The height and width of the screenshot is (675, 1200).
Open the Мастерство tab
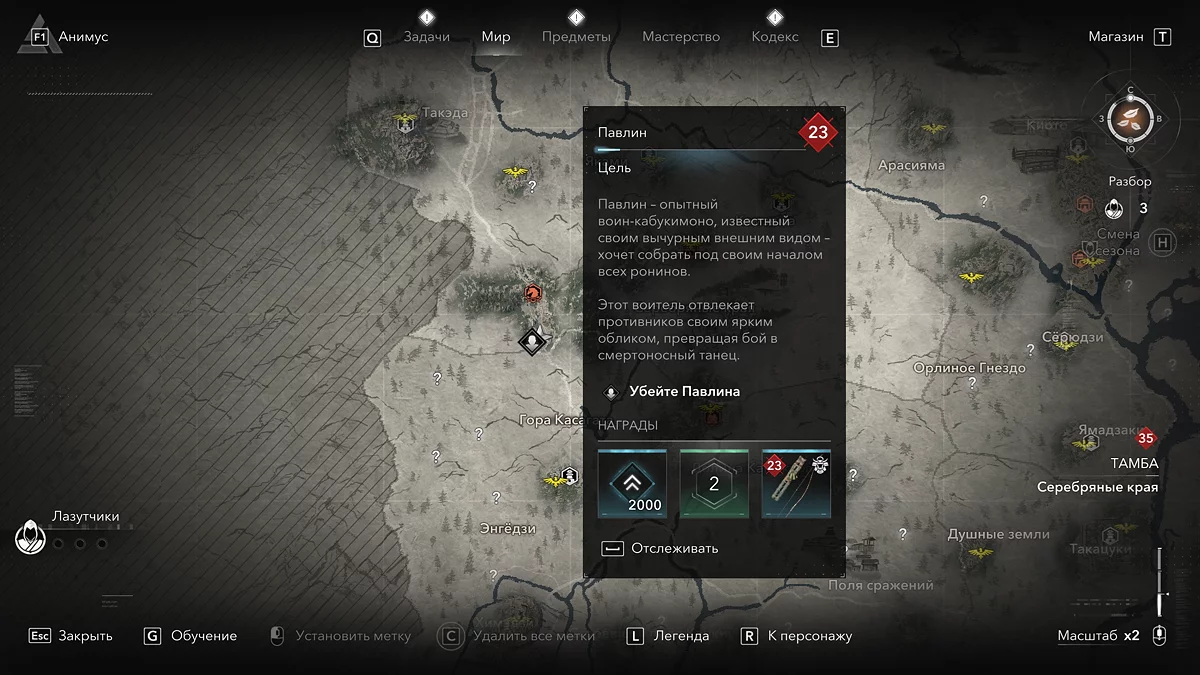681,37
